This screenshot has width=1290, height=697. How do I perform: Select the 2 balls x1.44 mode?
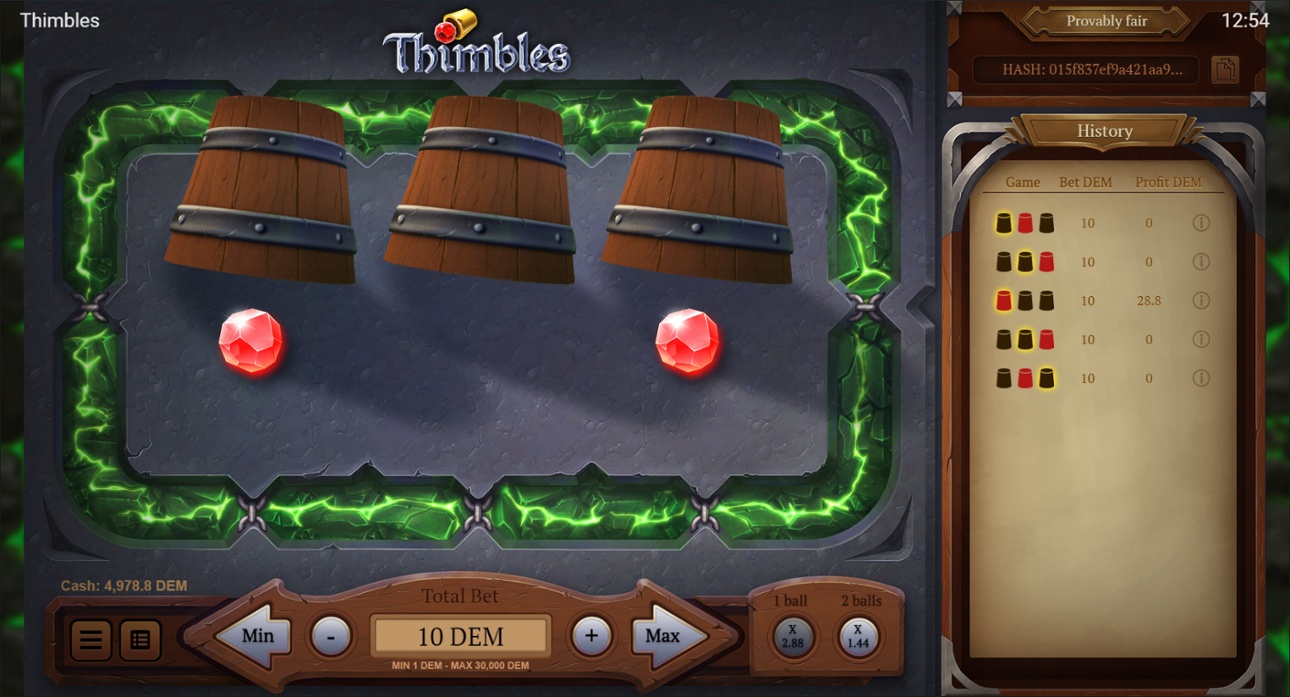[859, 637]
